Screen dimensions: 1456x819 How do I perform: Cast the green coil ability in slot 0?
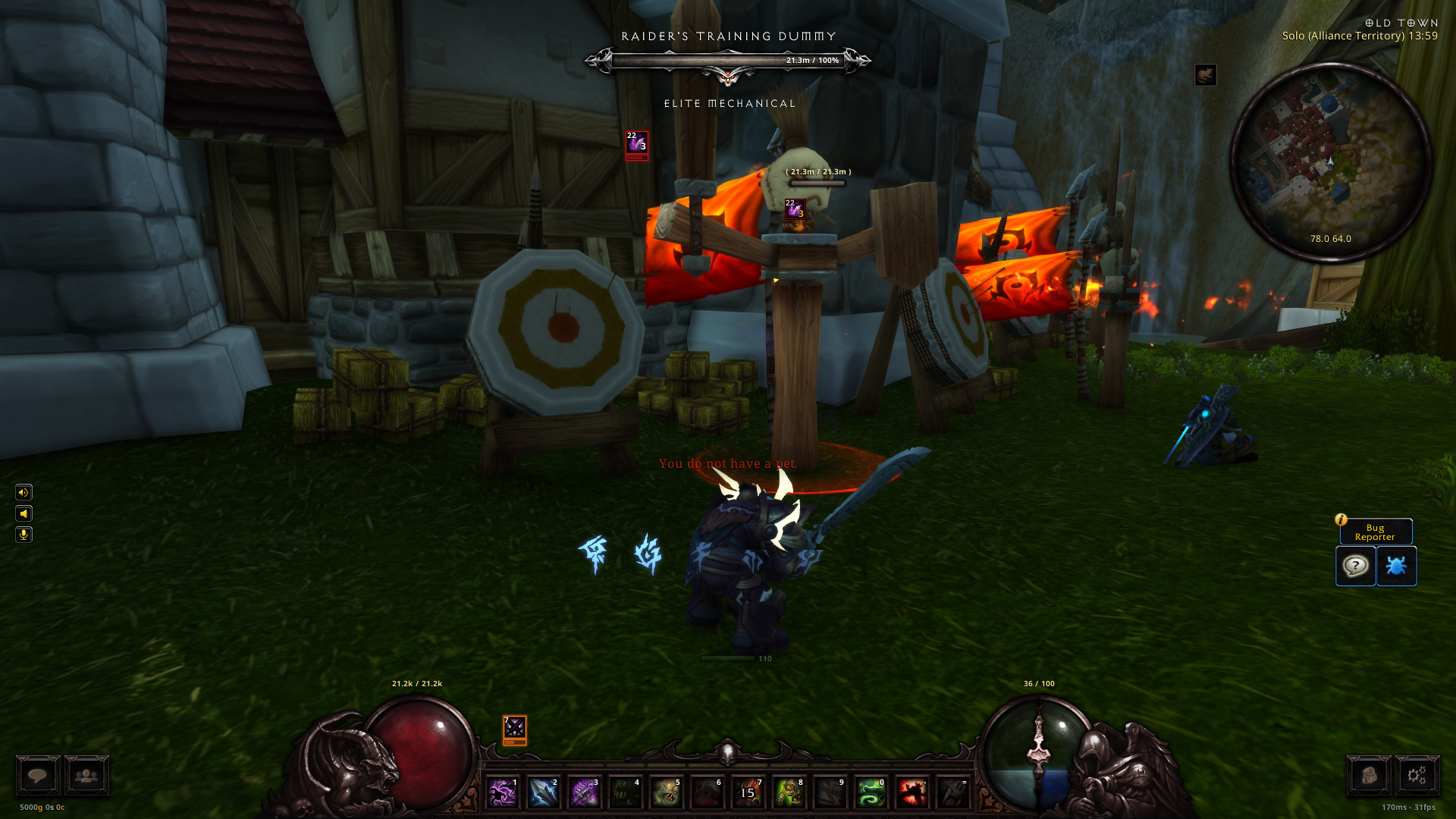(x=871, y=792)
